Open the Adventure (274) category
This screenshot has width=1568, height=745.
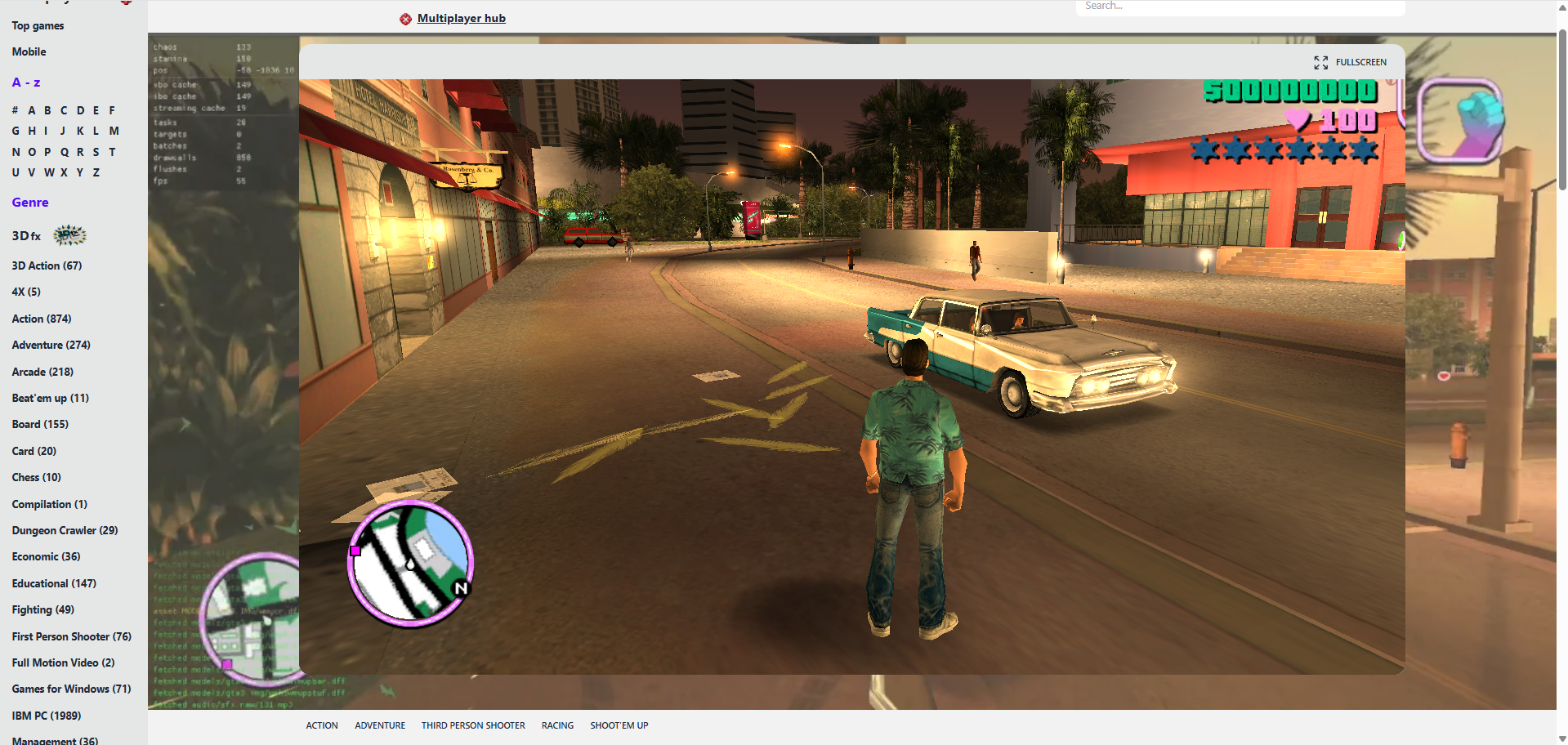click(51, 345)
